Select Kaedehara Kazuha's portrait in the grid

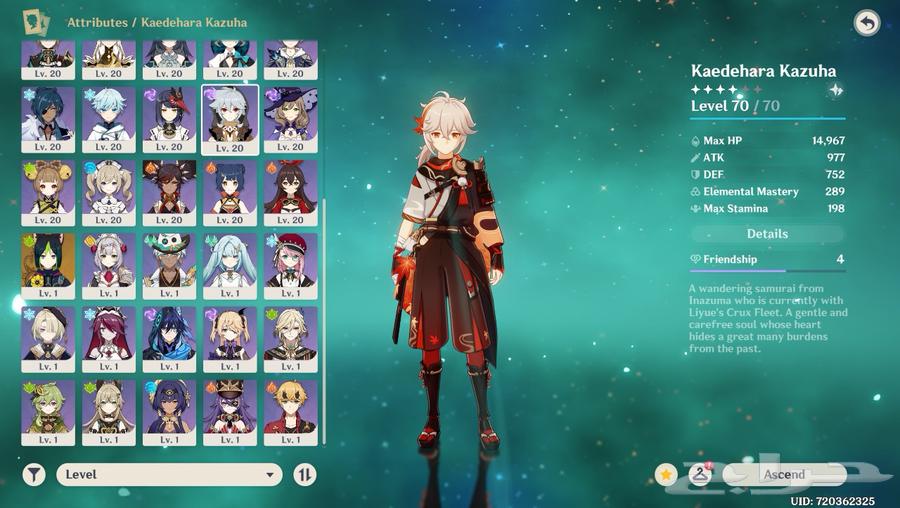(230, 119)
